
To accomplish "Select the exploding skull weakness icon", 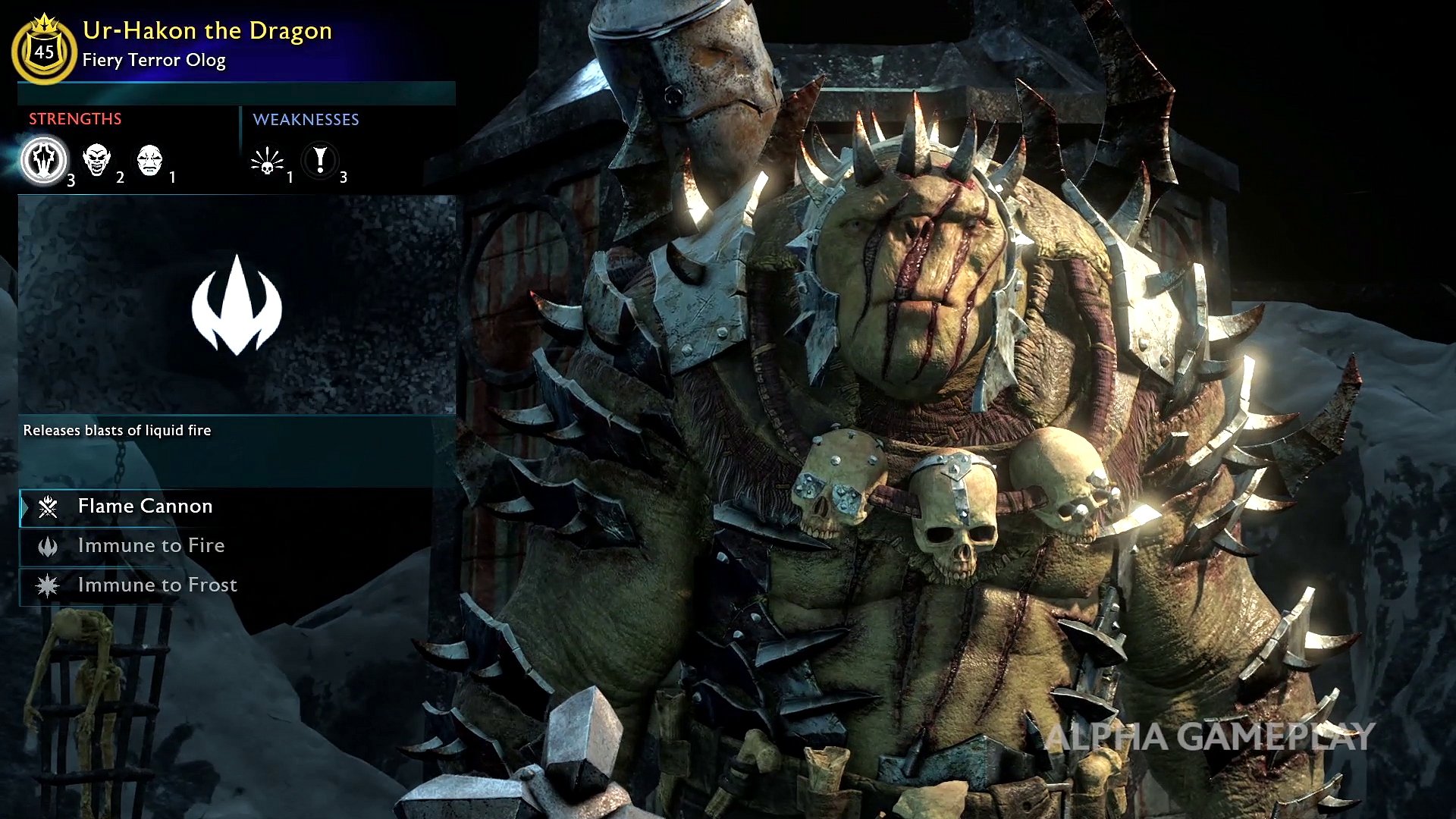I will coord(267,161).
